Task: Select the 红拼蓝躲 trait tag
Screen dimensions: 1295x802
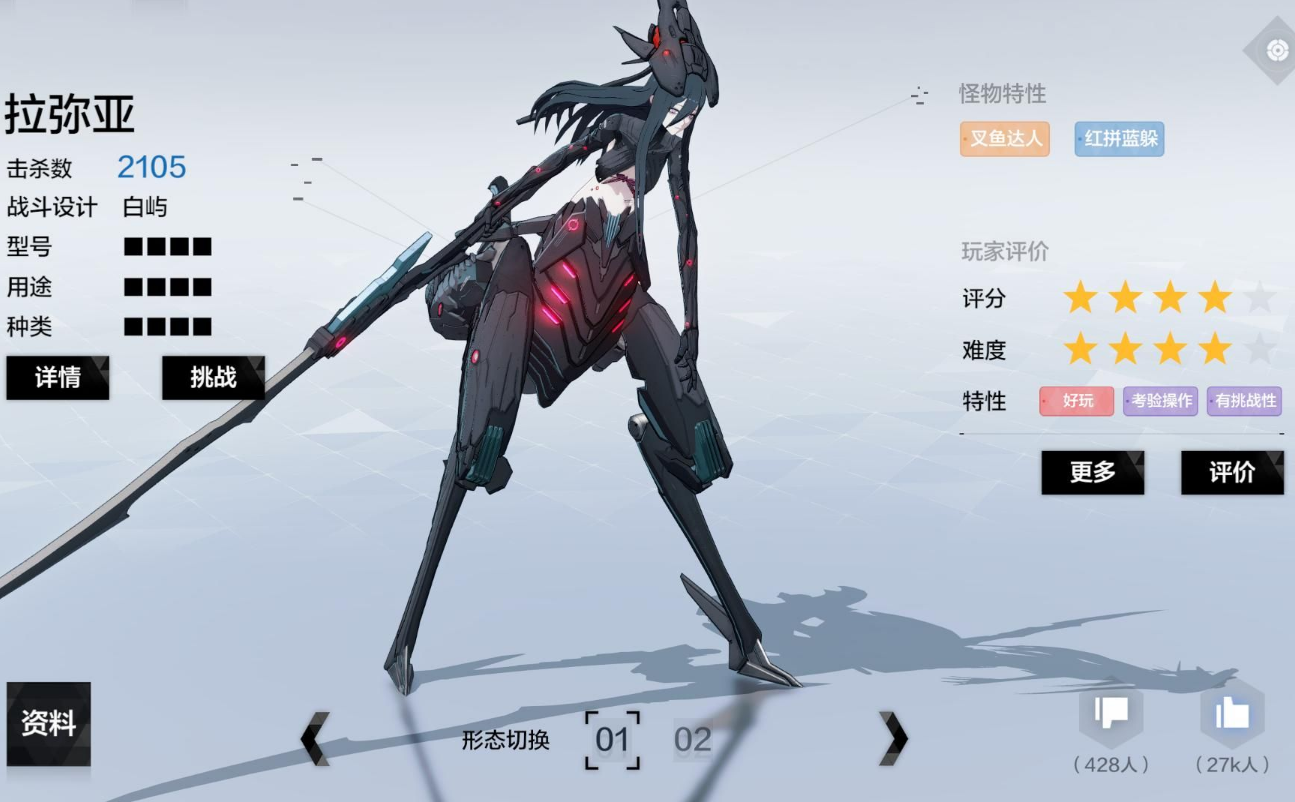Action: [x=1119, y=139]
